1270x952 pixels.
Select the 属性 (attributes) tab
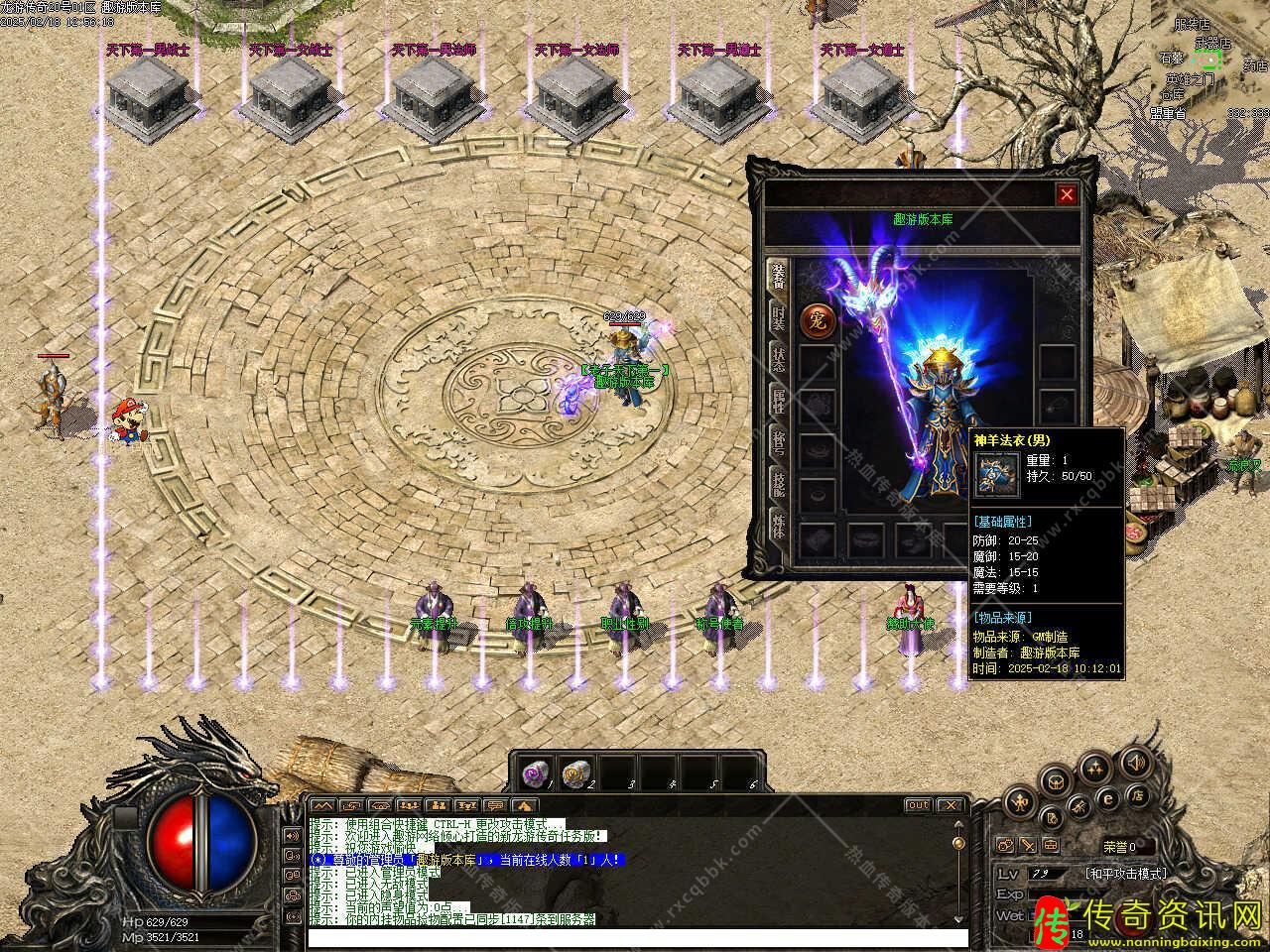[780, 402]
